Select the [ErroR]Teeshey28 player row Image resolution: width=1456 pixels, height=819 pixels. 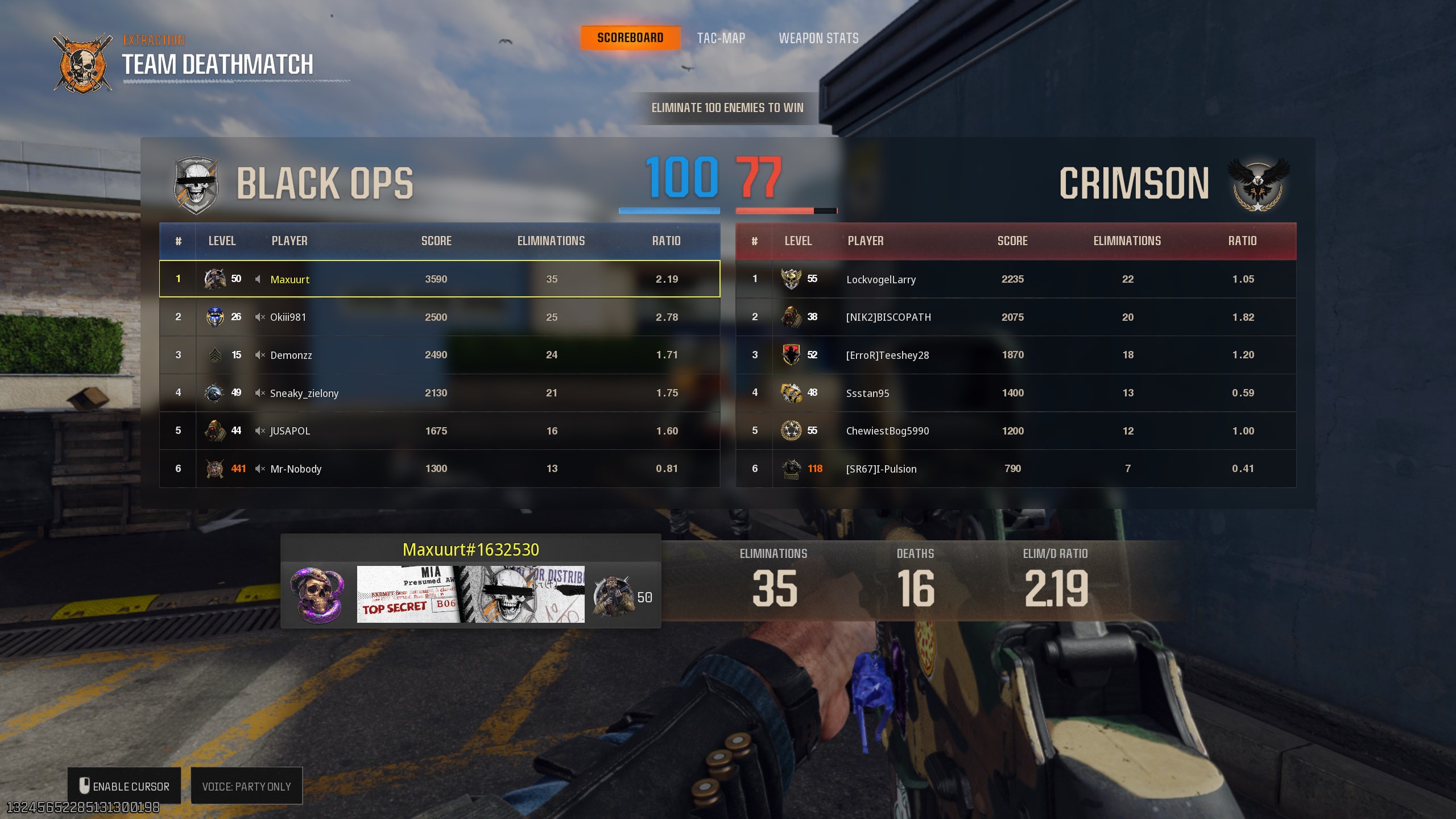[1015, 355]
